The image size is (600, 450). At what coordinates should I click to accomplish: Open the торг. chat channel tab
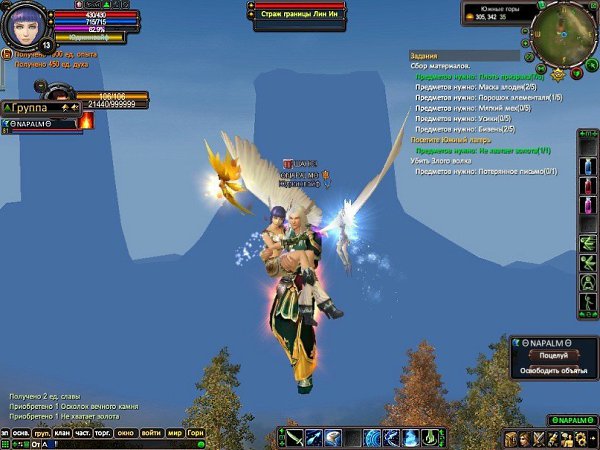coord(105,433)
